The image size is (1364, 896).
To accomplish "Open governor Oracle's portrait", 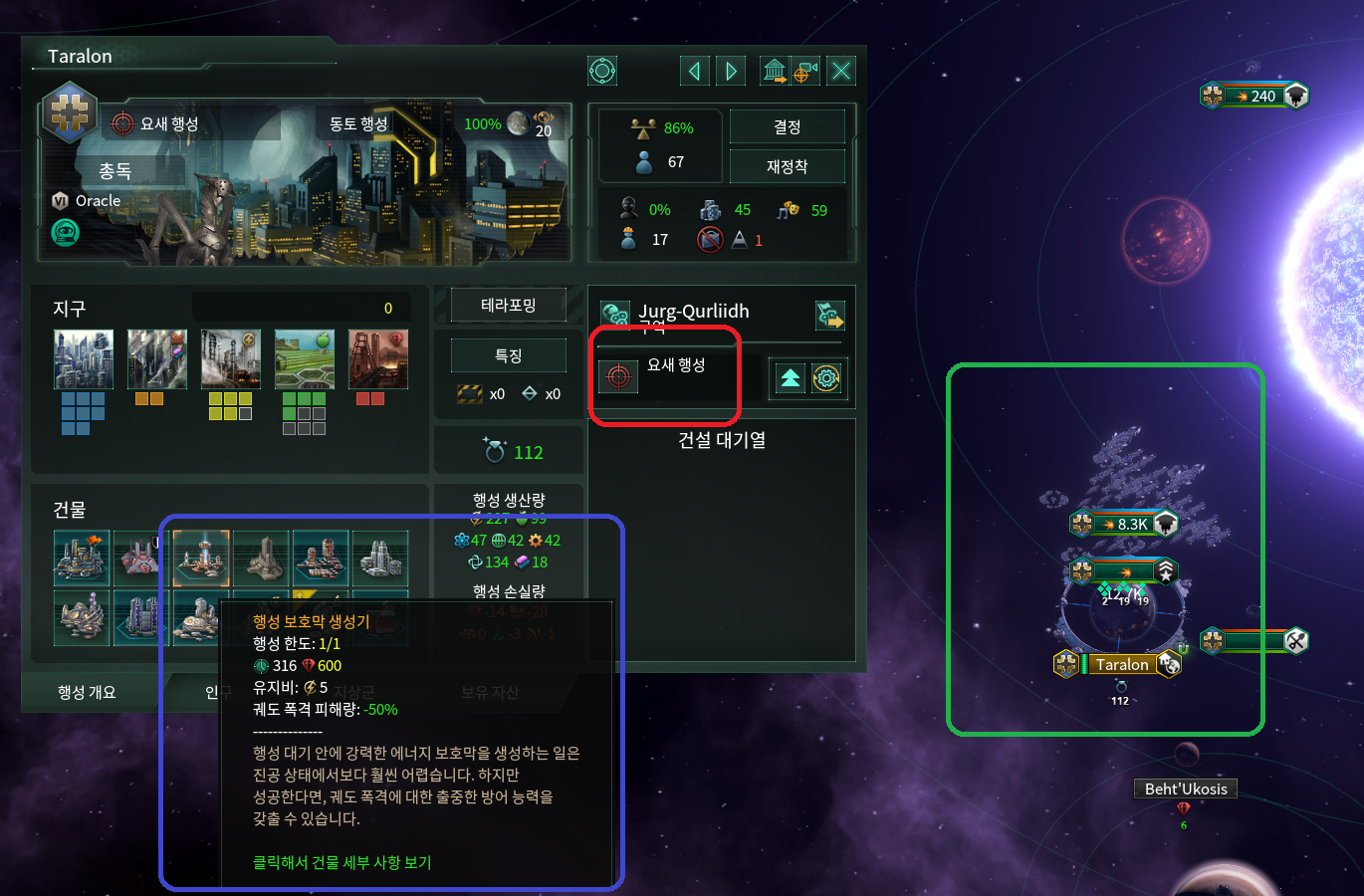I will (x=65, y=231).
